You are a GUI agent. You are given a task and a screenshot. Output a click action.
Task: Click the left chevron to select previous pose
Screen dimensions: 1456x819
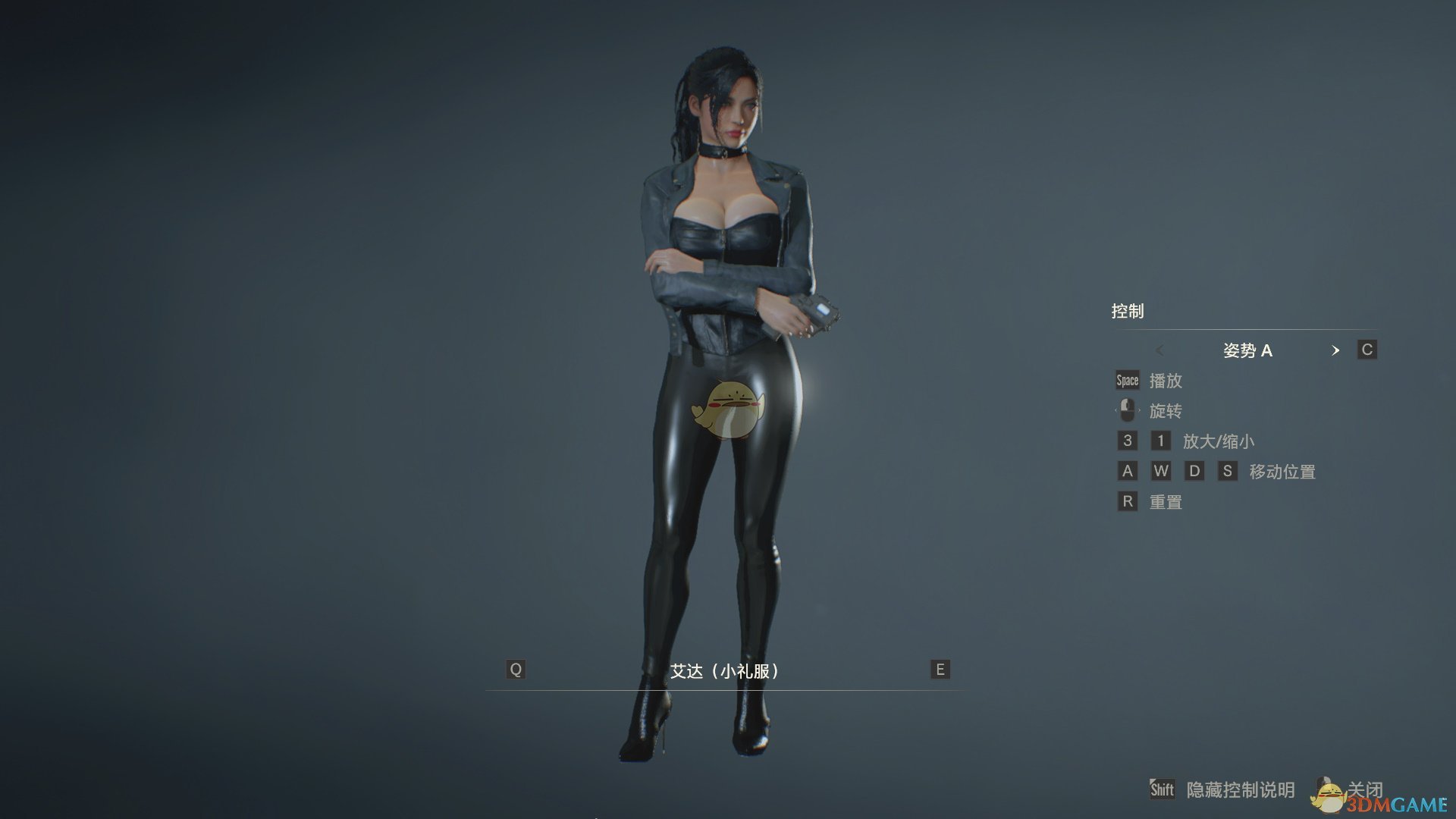pyautogui.click(x=1159, y=350)
